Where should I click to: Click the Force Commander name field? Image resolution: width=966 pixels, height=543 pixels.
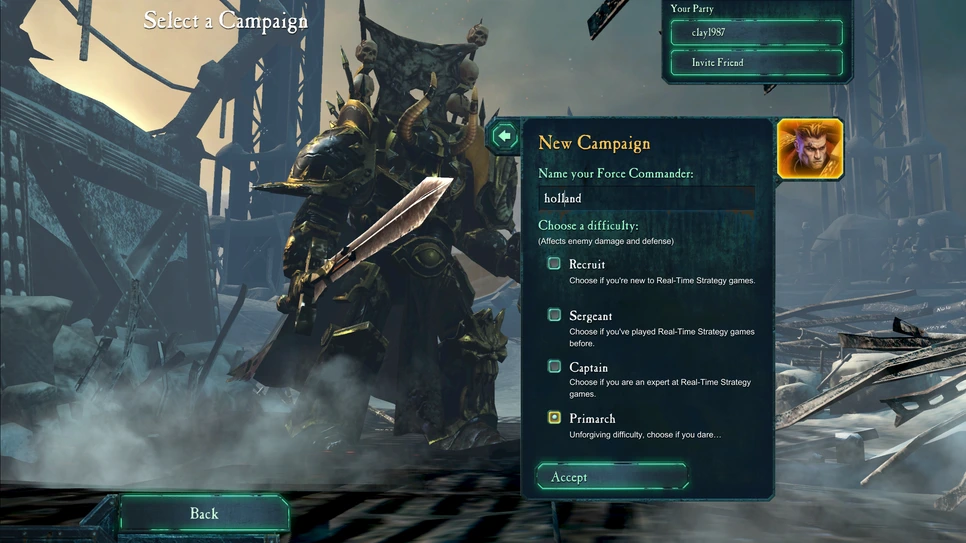646,198
